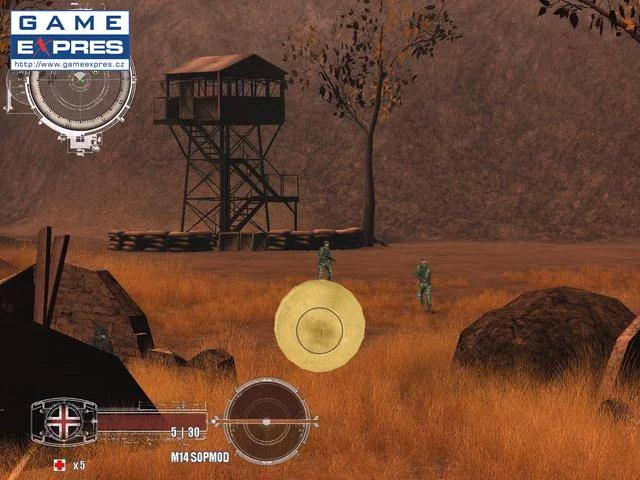Select the red cross medkit icon
The height and width of the screenshot is (480, 640).
point(59,465)
